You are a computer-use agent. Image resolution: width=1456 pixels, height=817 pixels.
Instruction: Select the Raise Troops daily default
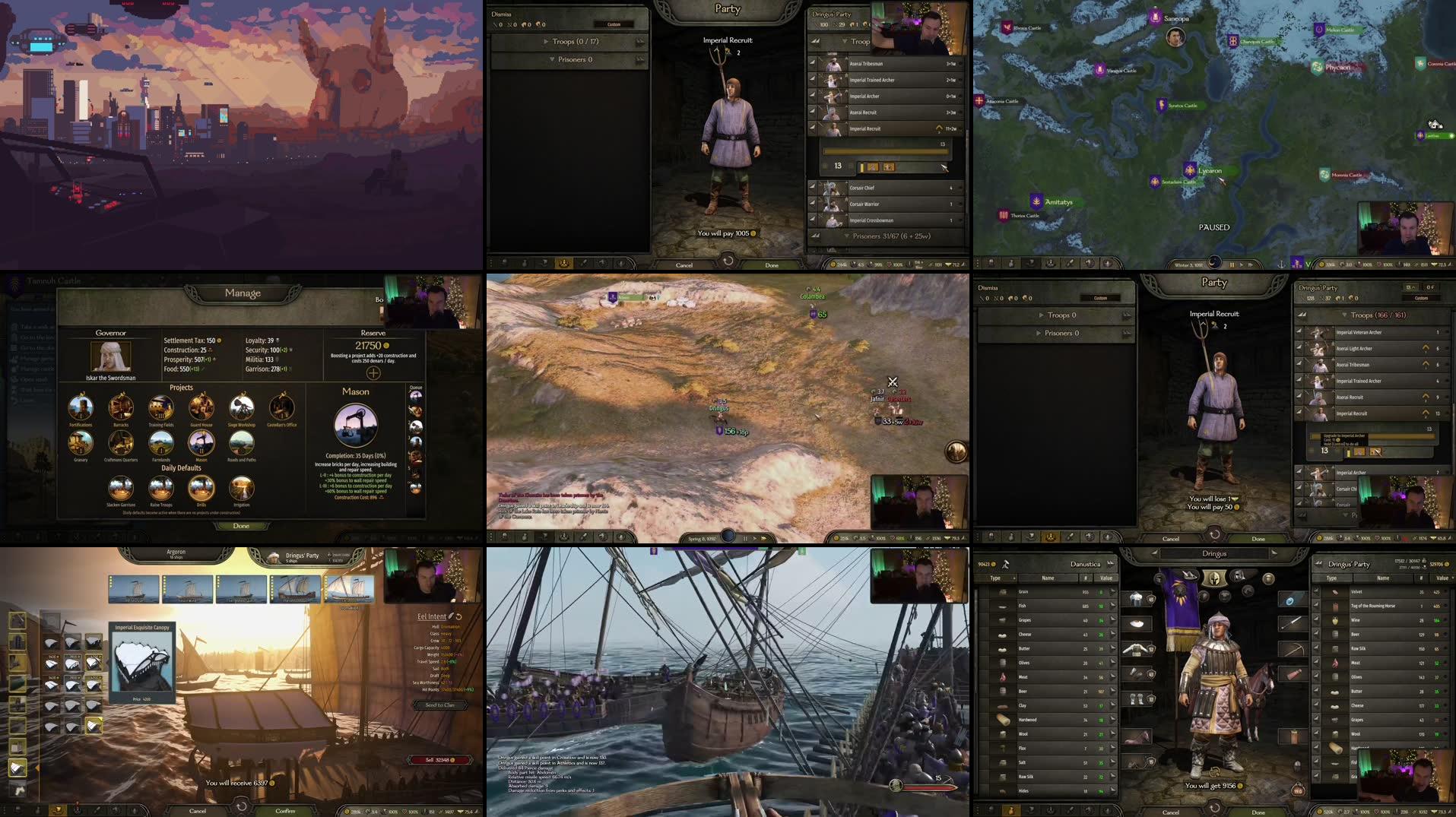161,489
